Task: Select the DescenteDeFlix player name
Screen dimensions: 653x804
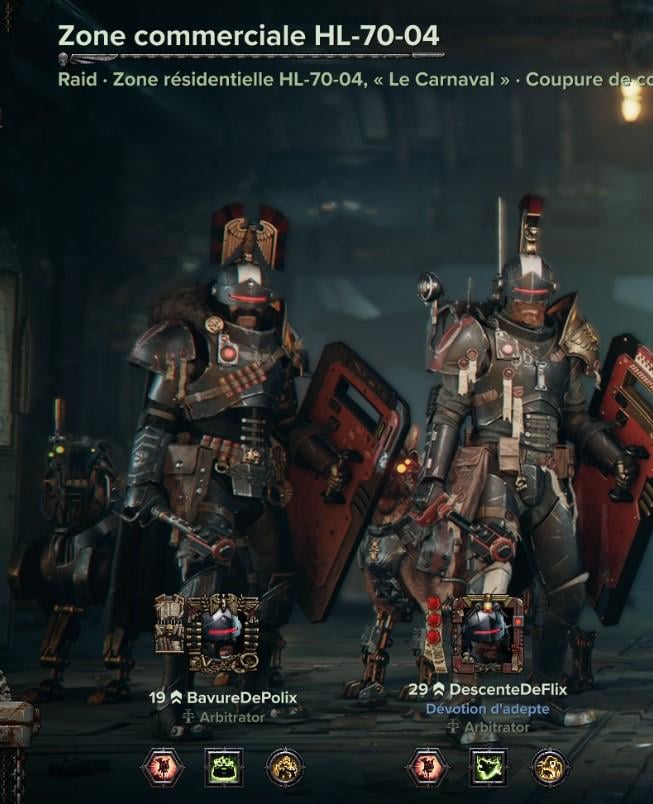Action: pos(507,690)
